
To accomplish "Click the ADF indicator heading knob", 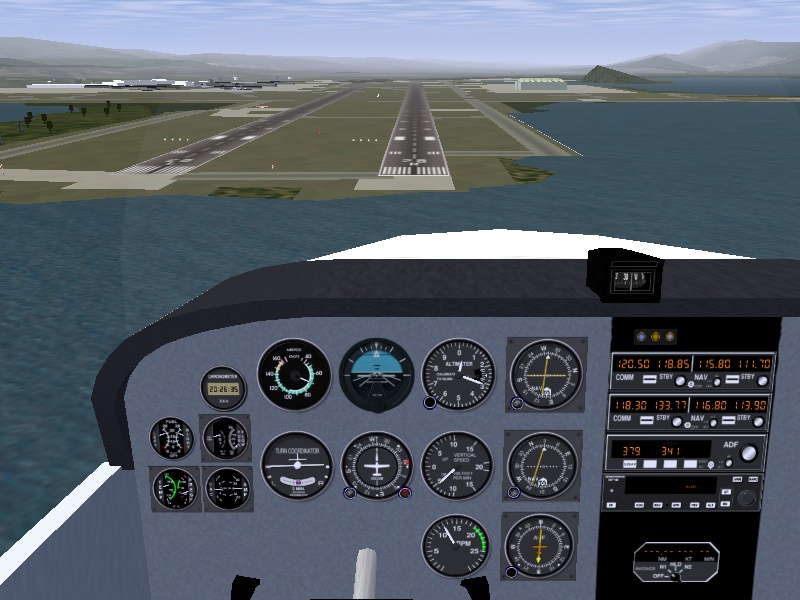I will point(513,572).
